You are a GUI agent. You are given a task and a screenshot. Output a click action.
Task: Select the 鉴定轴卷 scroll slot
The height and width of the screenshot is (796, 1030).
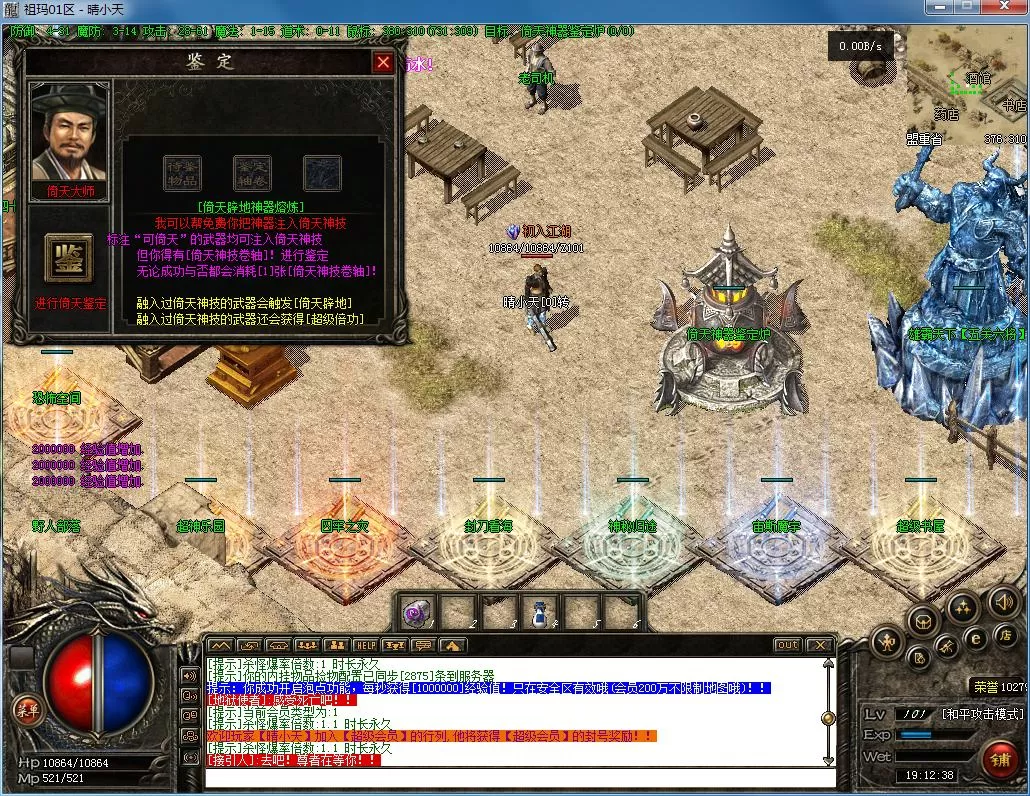click(x=252, y=173)
